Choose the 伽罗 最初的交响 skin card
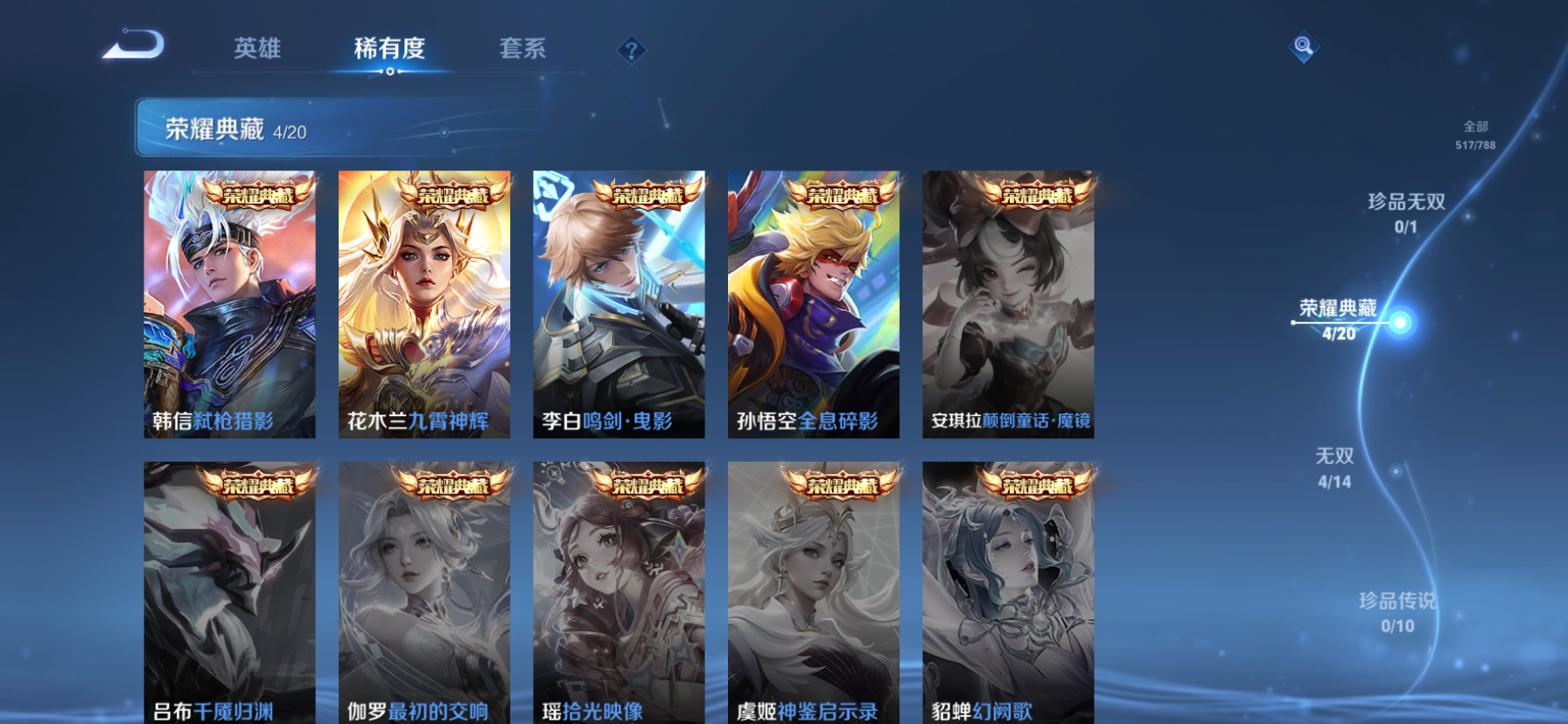Viewport: 1568px width, 724px height. point(424,592)
